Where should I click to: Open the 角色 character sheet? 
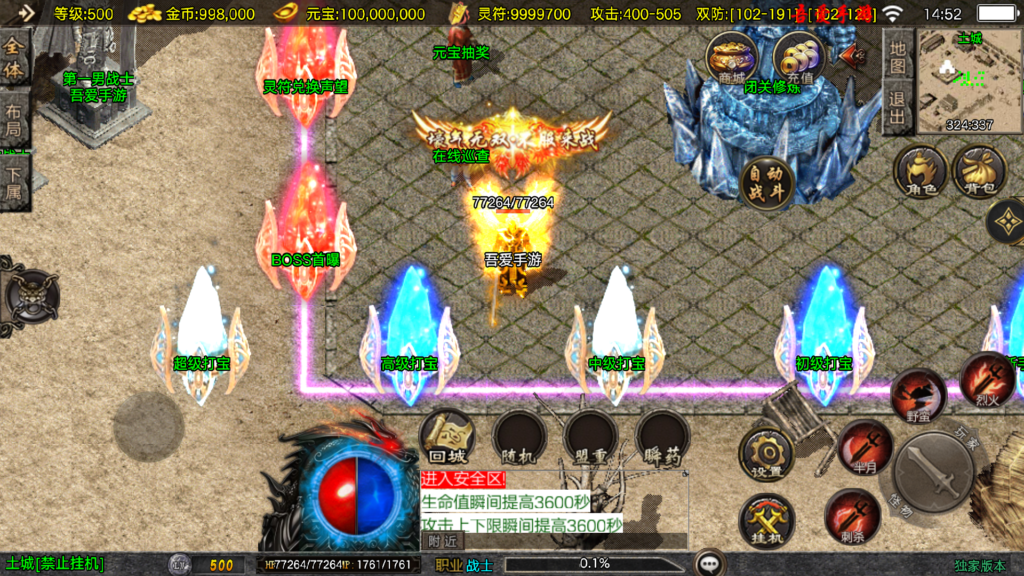point(920,170)
